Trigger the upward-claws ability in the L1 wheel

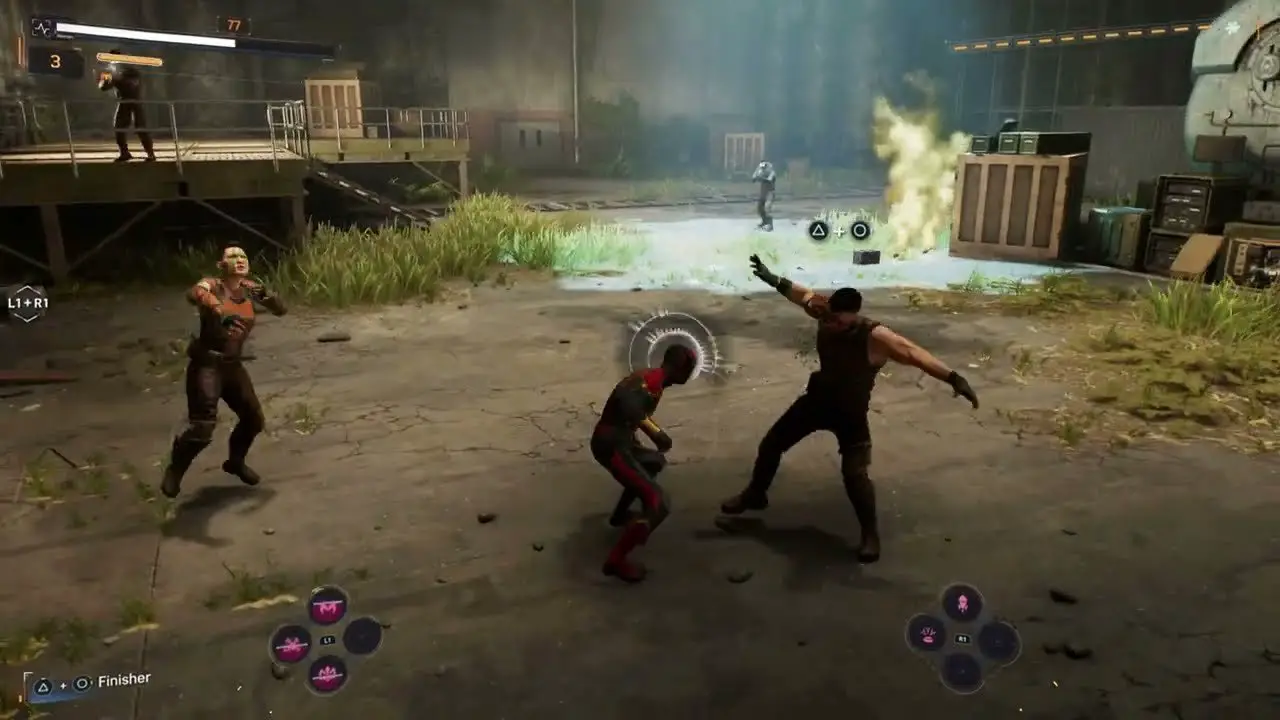(327, 676)
